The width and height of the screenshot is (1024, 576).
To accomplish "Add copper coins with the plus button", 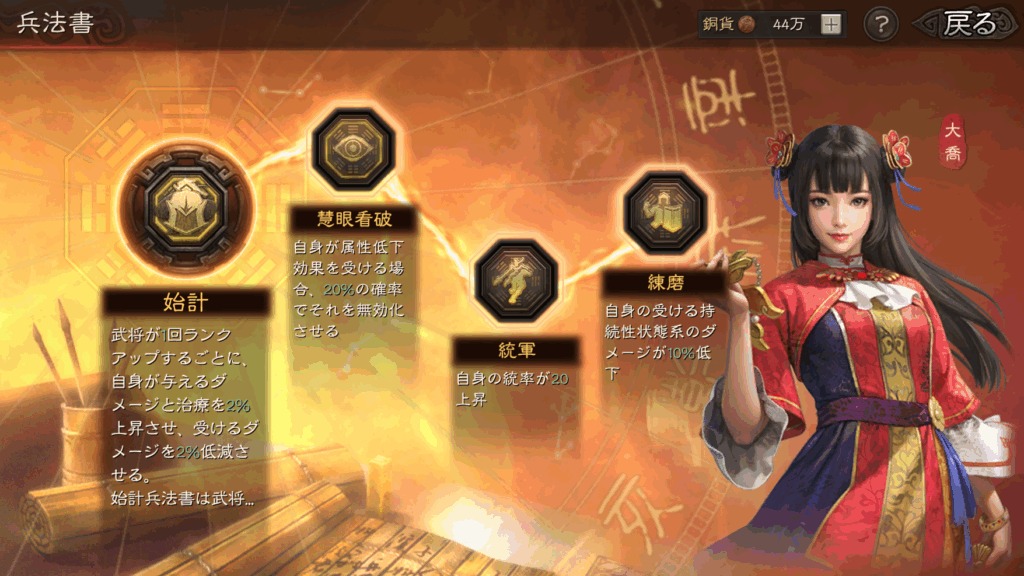I will click(831, 25).
